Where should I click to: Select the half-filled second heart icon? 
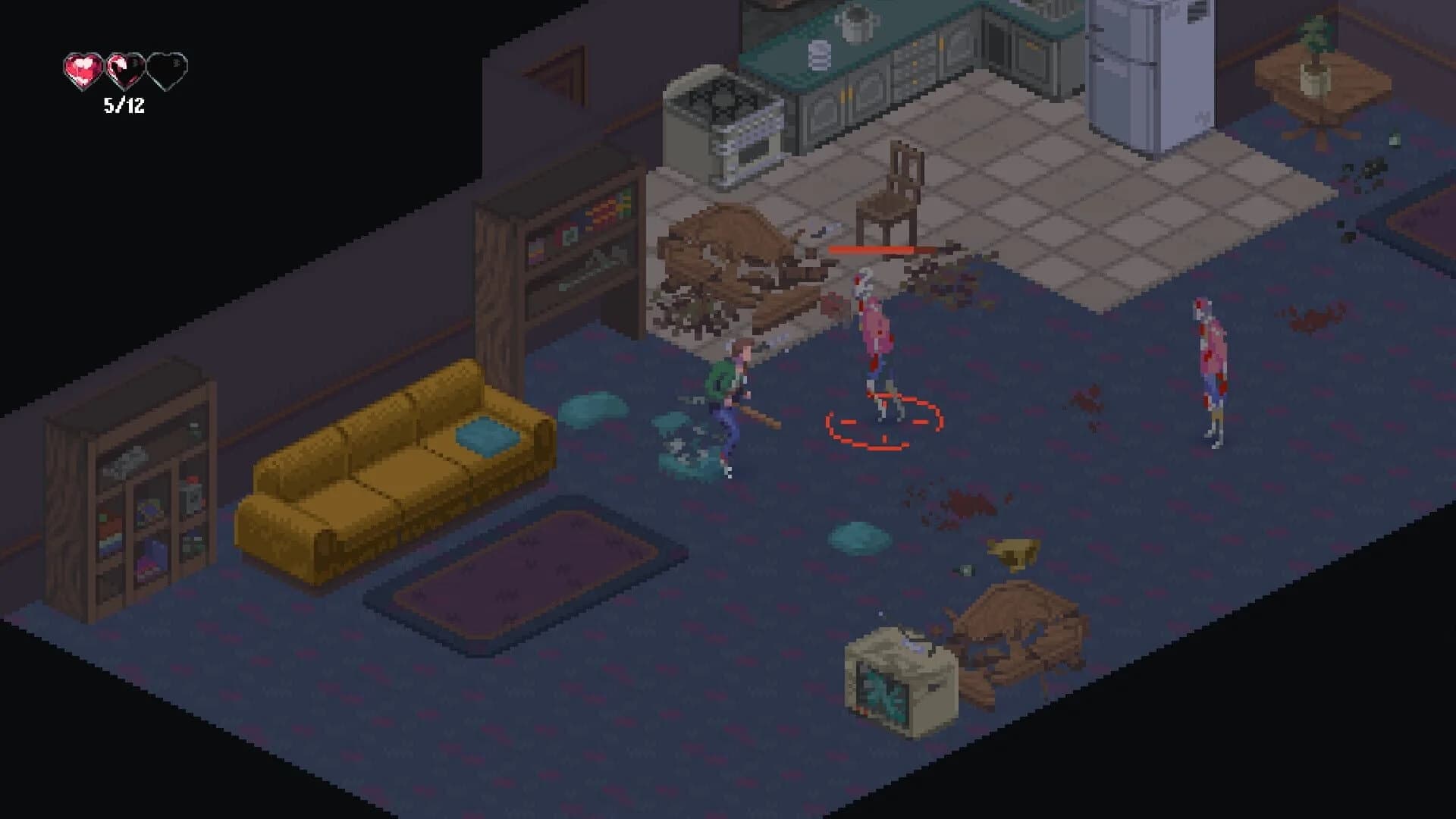[x=123, y=68]
